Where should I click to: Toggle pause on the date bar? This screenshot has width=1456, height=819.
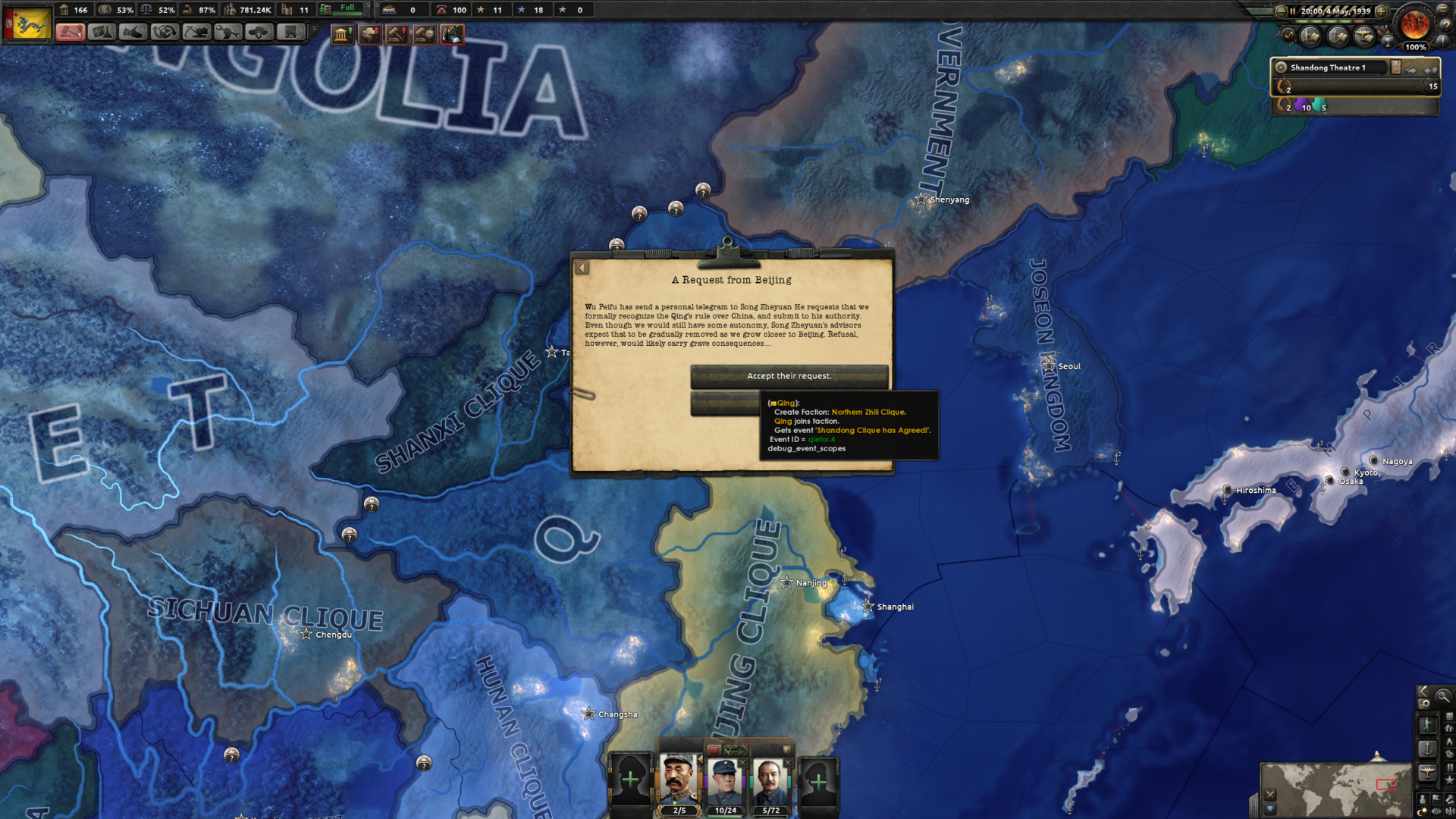coord(1292,11)
